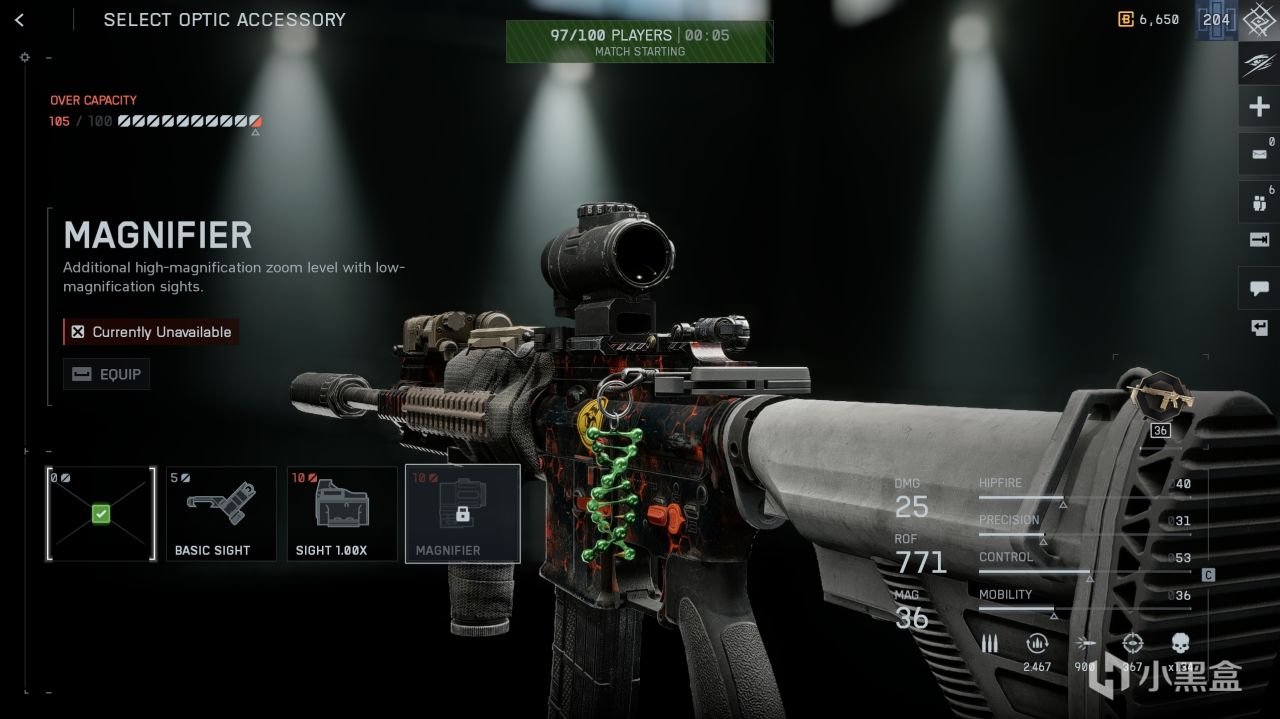Click the arrow-to-bar sidebar icon
This screenshot has height=719, width=1280.
tap(1259, 240)
